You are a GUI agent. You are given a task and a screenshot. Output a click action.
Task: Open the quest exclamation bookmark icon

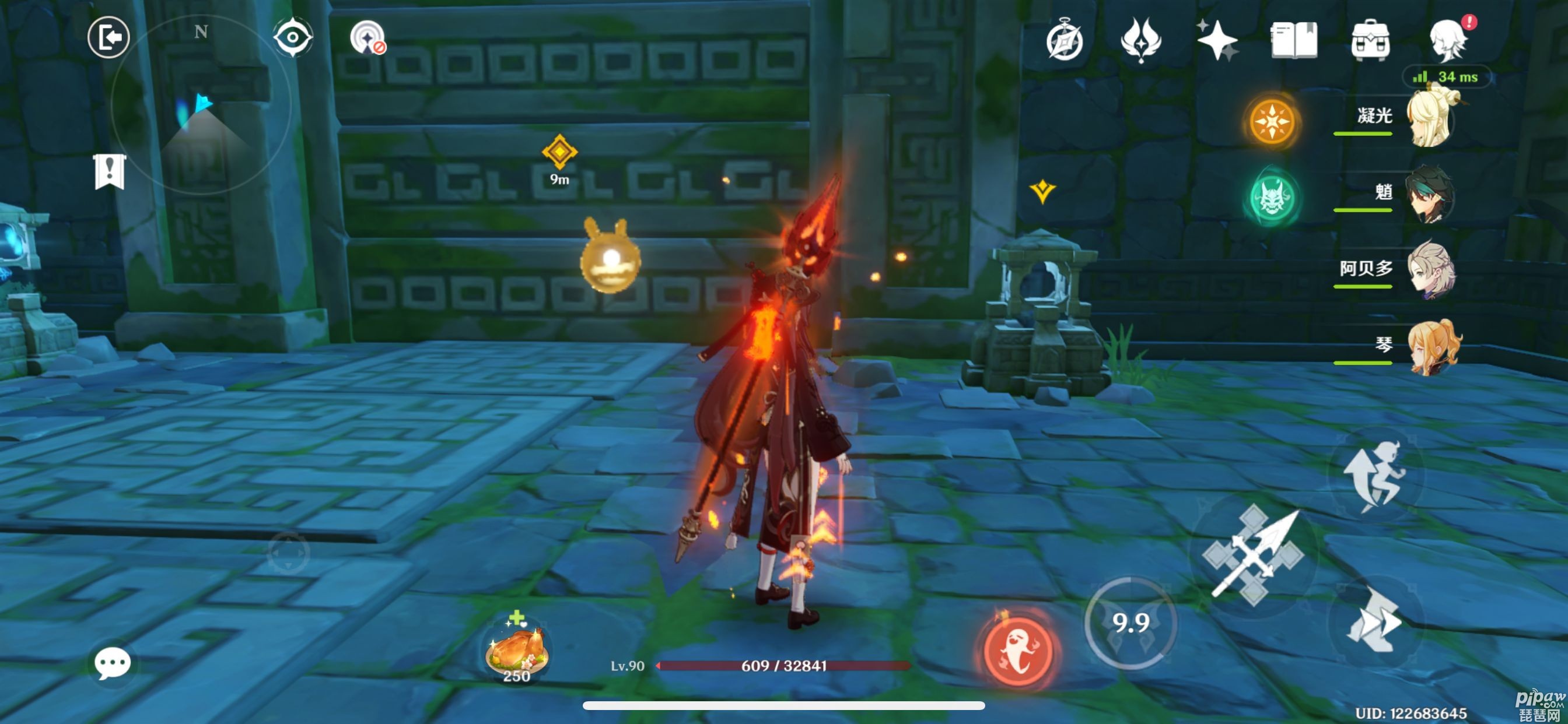110,171
